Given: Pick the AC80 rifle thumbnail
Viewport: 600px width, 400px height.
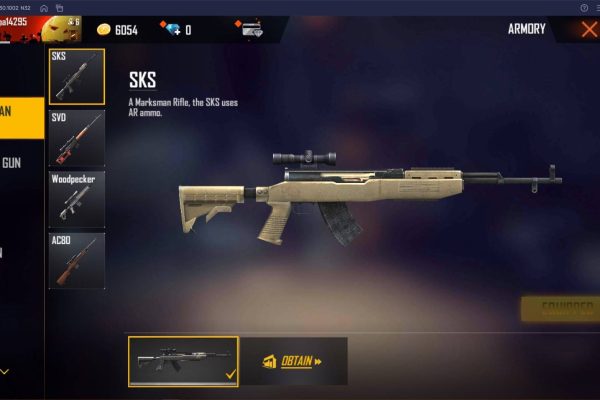Looking at the screenshot, I should [x=77, y=260].
